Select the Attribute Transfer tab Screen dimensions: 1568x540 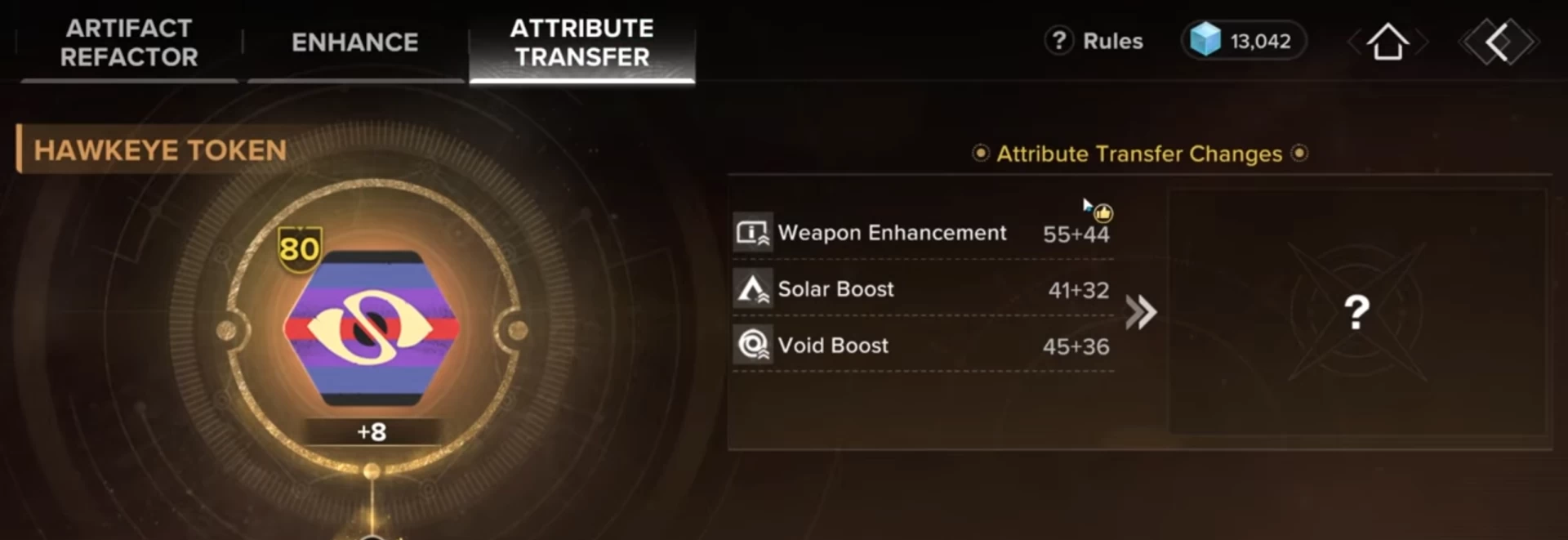click(x=581, y=42)
